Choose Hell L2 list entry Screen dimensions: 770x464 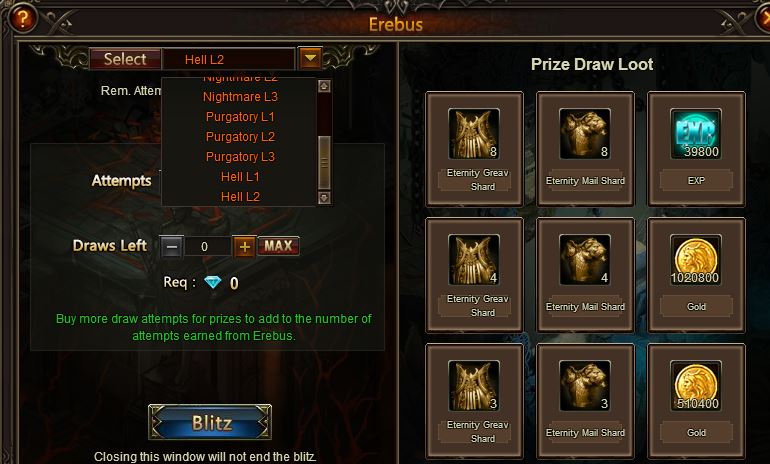point(239,197)
